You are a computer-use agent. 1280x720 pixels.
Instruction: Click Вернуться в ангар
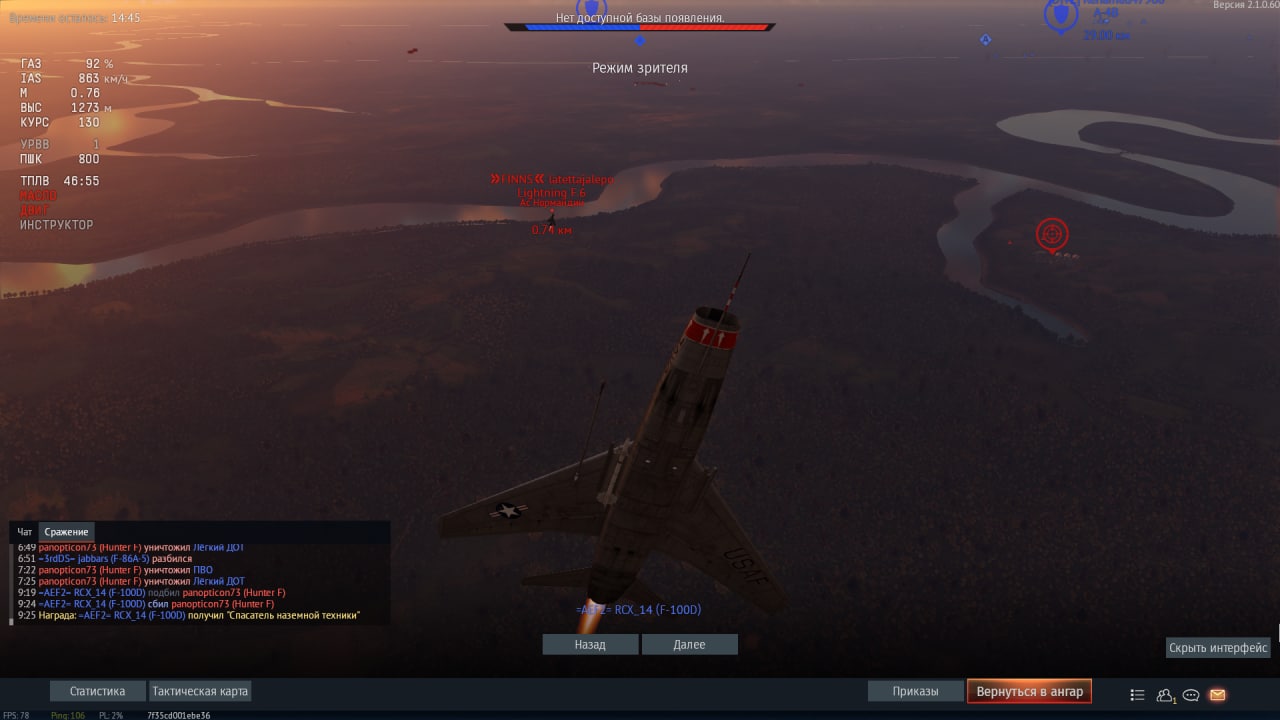click(1029, 691)
